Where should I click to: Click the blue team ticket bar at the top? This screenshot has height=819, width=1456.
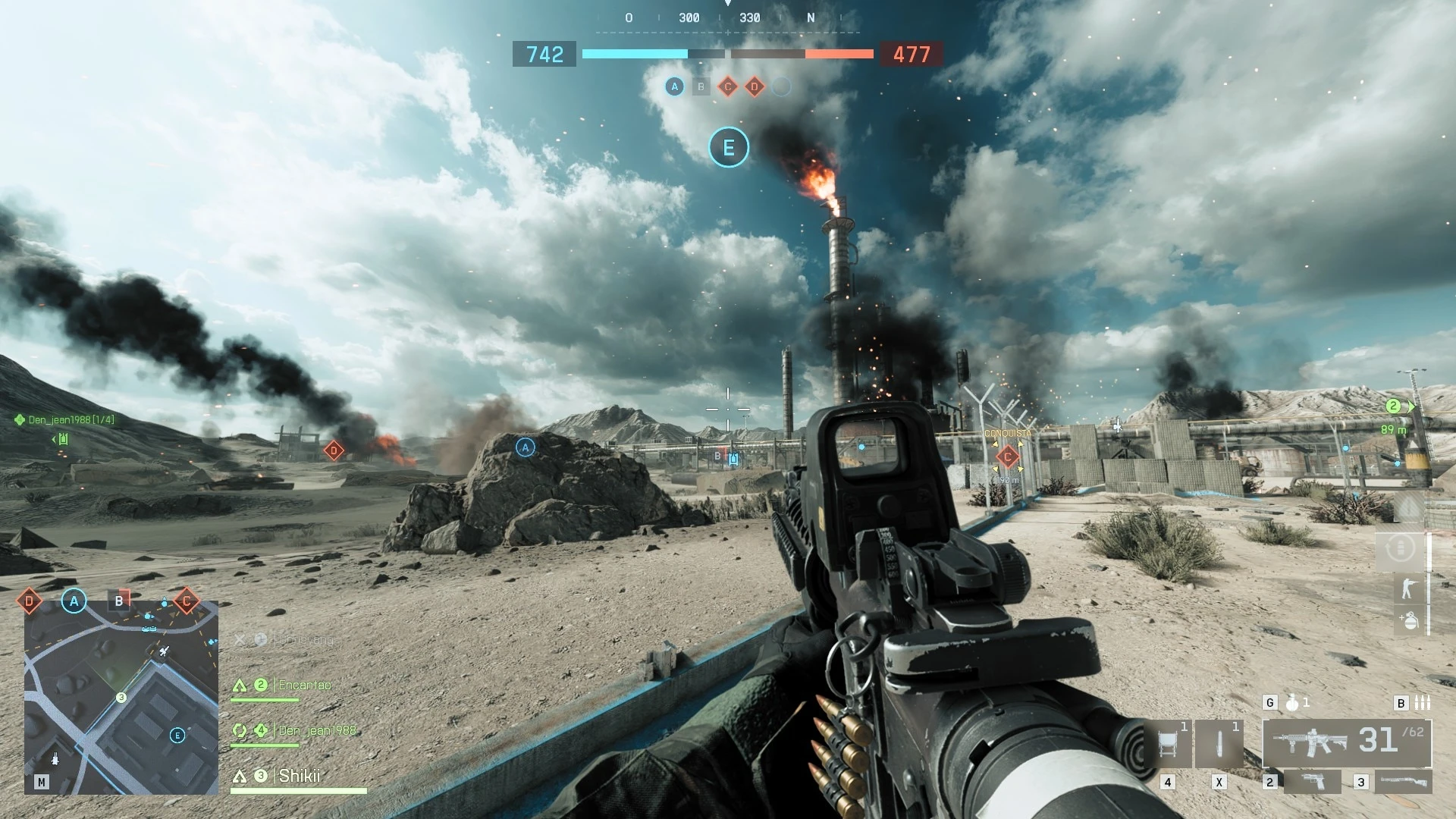click(634, 54)
